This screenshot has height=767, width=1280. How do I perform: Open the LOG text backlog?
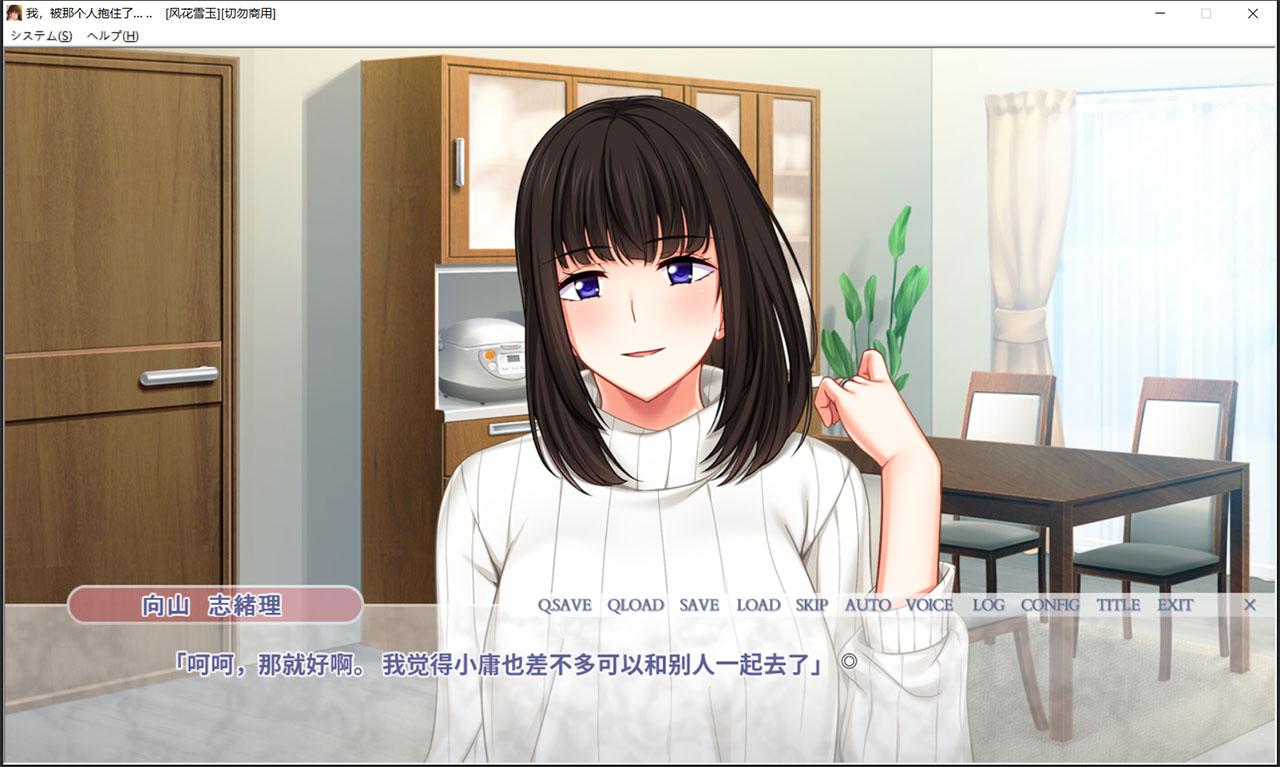[986, 605]
